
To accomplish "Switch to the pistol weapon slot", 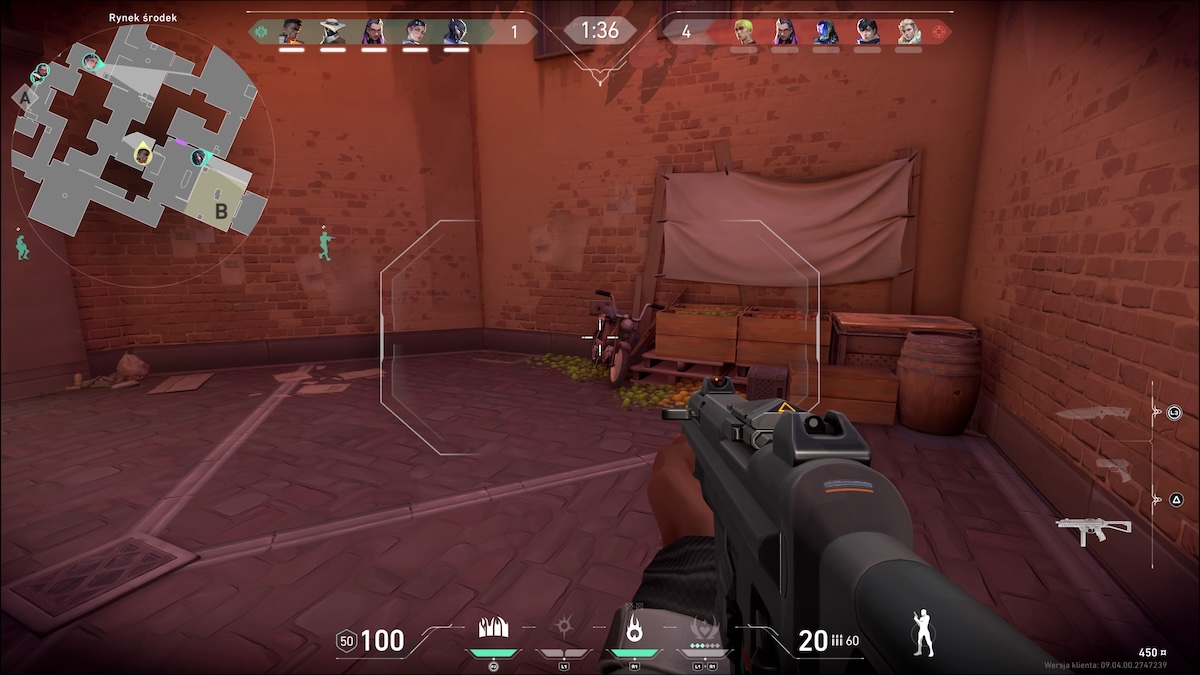I will point(1113,468).
